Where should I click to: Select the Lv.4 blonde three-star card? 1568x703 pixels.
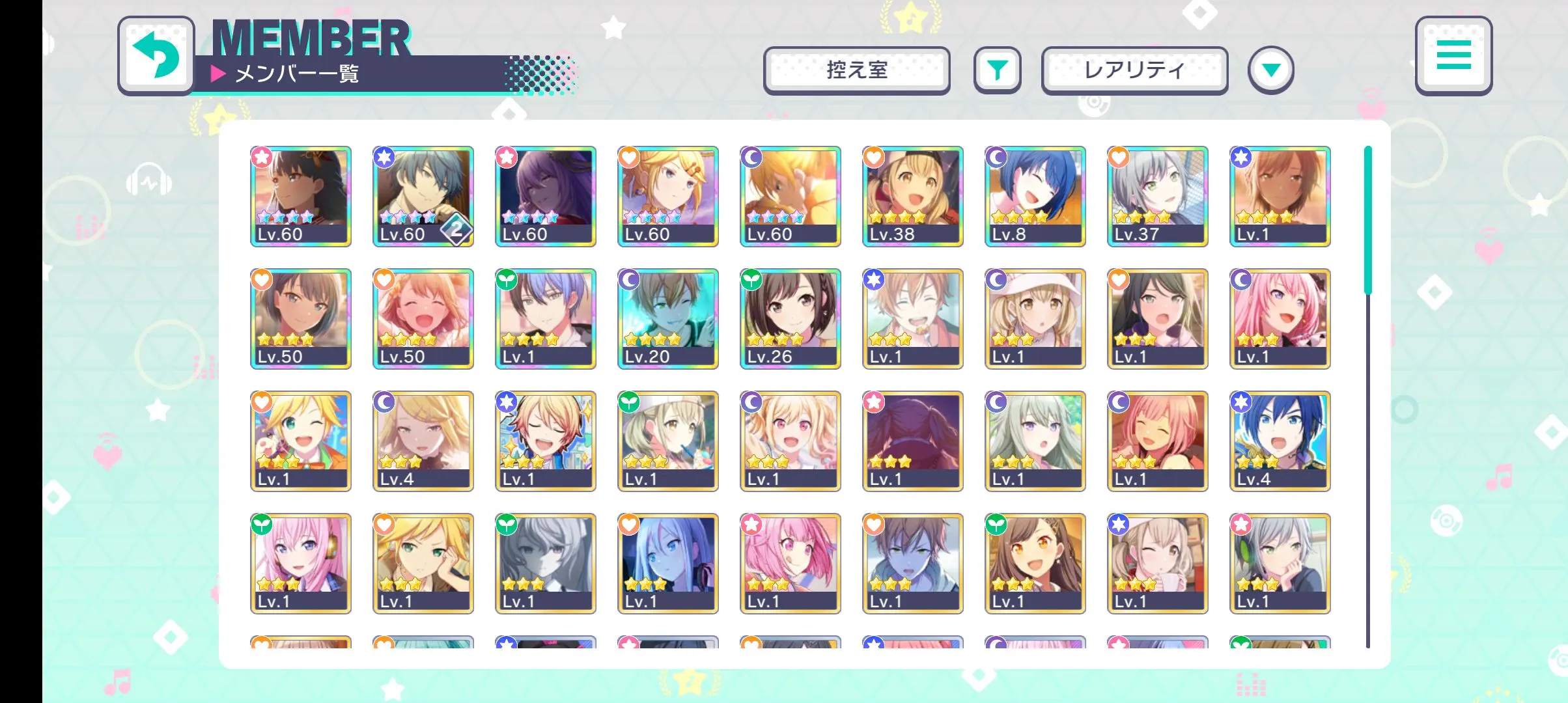pyautogui.click(x=423, y=441)
